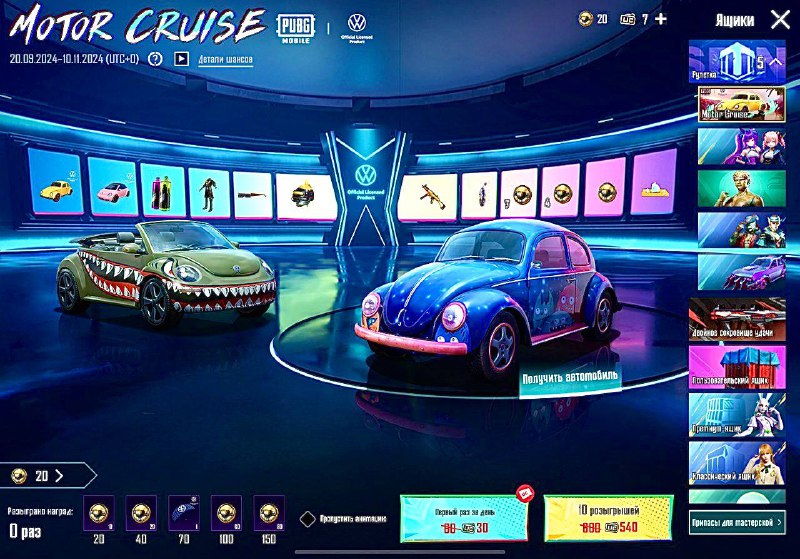Show event help via the question mark

pyautogui.click(x=155, y=59)
